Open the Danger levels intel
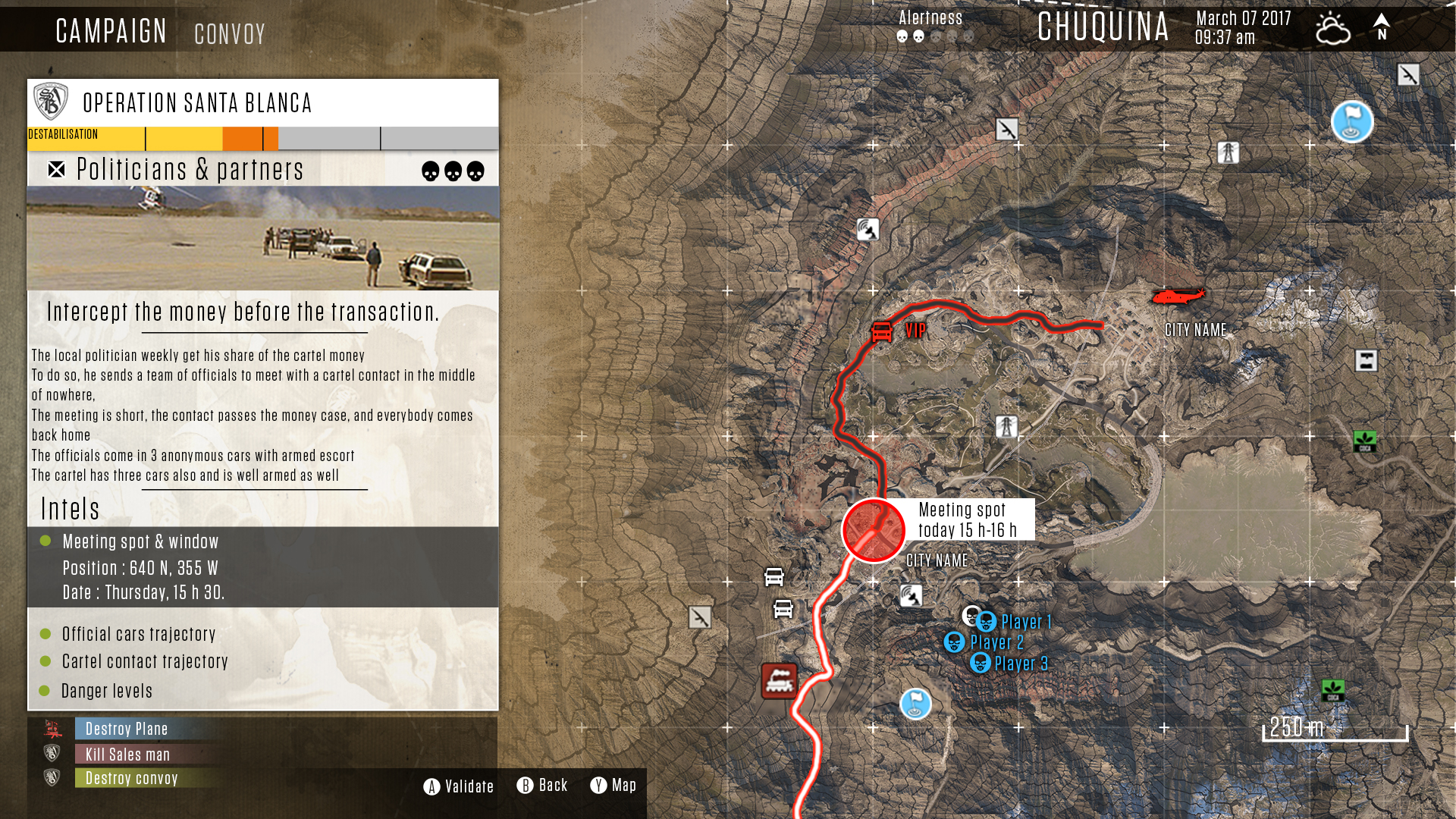The height and width of the screenshot is (819, 1456). click(107, 691)
